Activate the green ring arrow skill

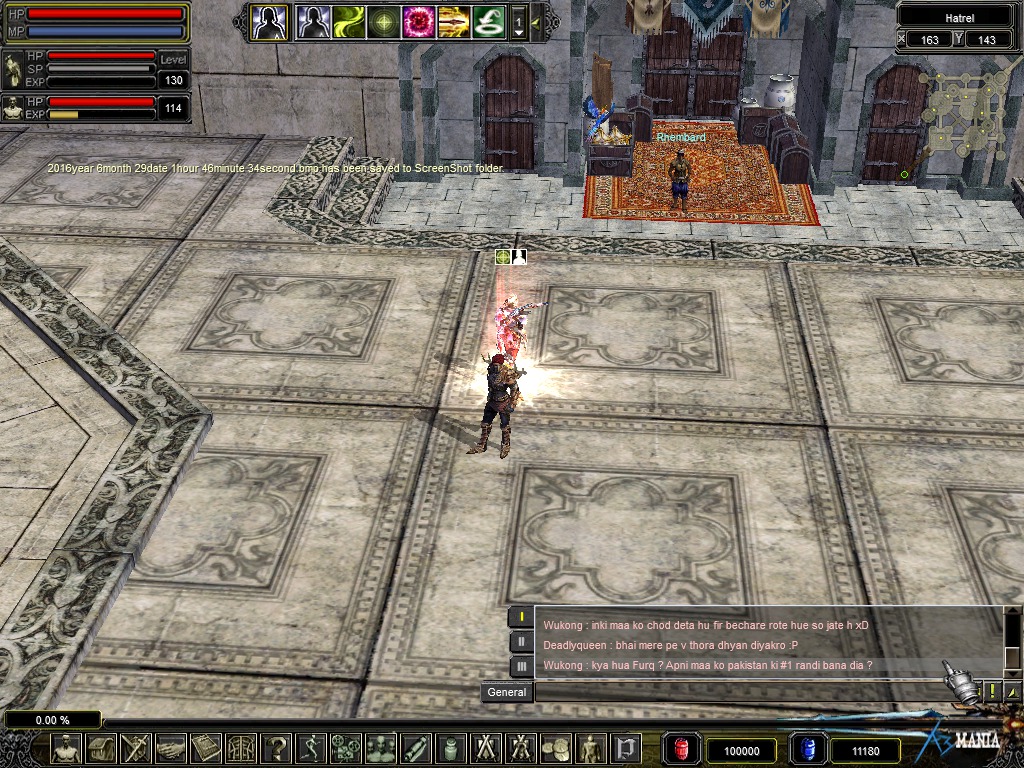point(488,21)
